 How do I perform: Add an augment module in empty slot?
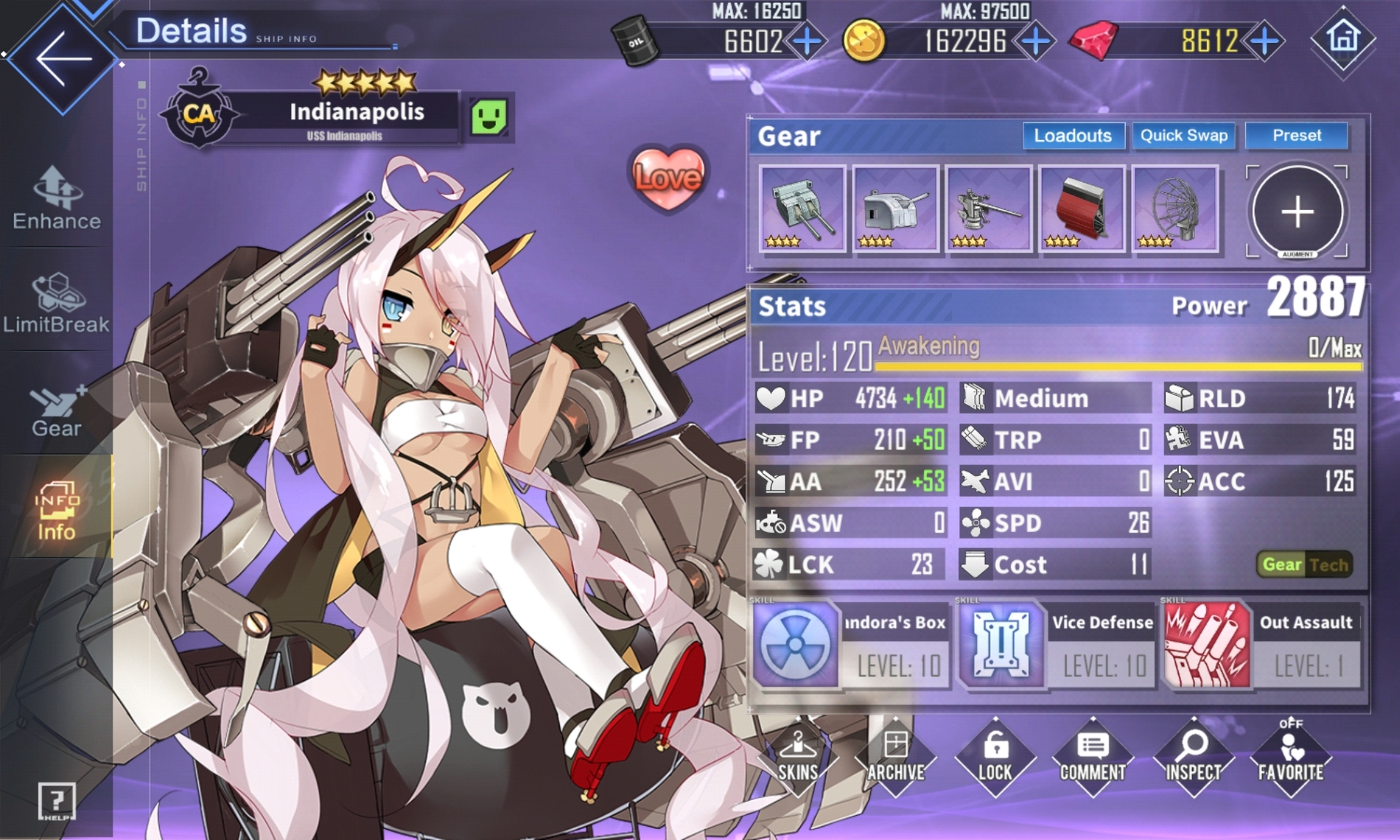[1297, 211]
